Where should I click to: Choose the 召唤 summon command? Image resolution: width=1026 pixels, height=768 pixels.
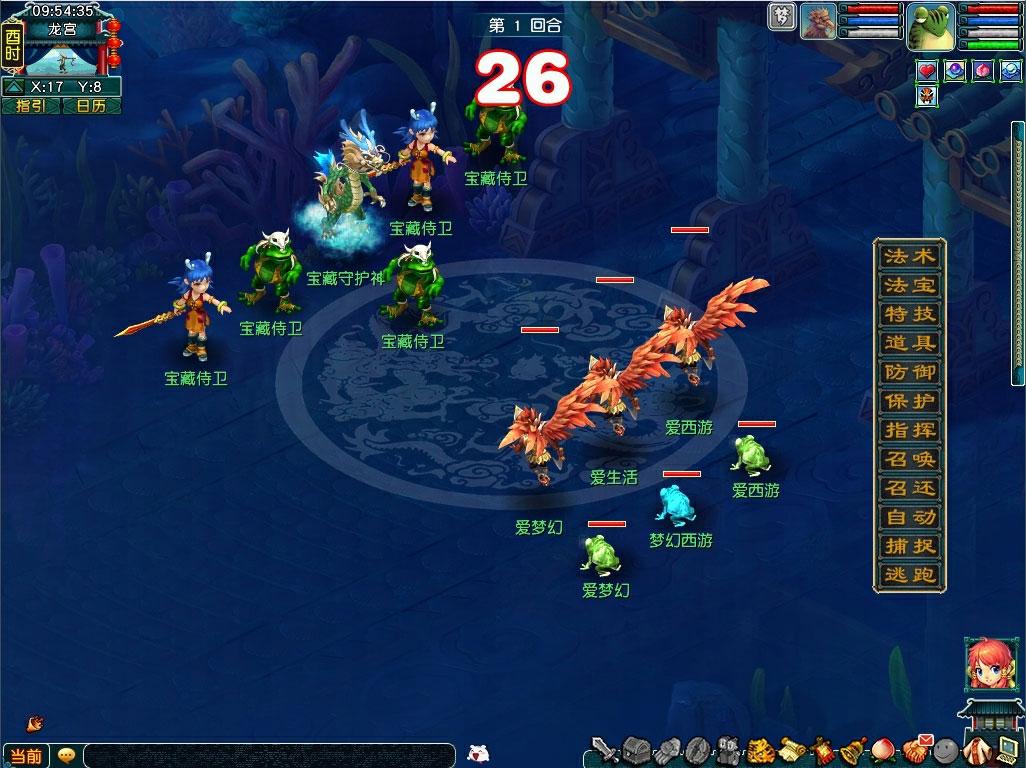909,459
